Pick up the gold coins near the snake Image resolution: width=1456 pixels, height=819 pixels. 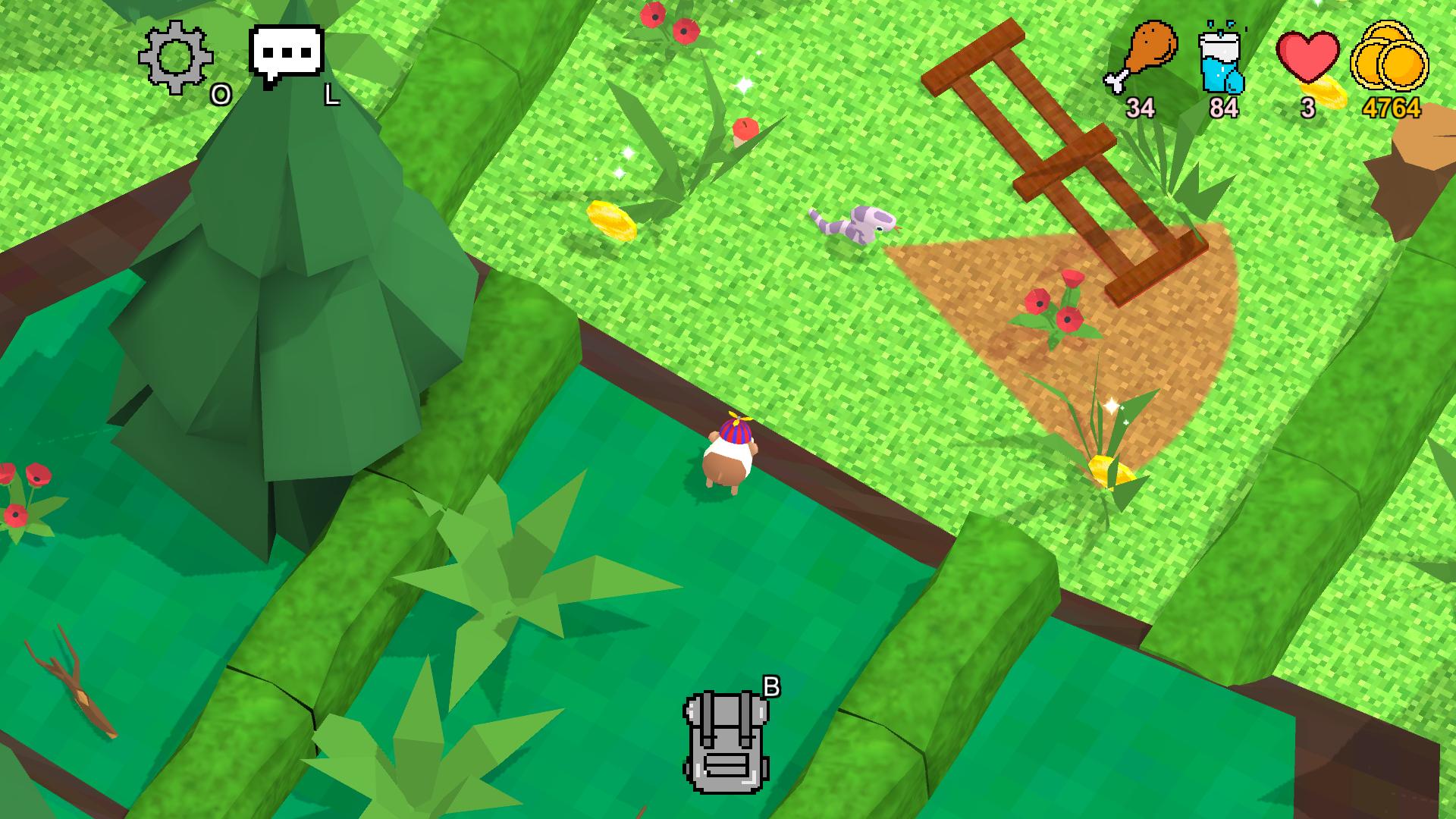coord(611,220)
